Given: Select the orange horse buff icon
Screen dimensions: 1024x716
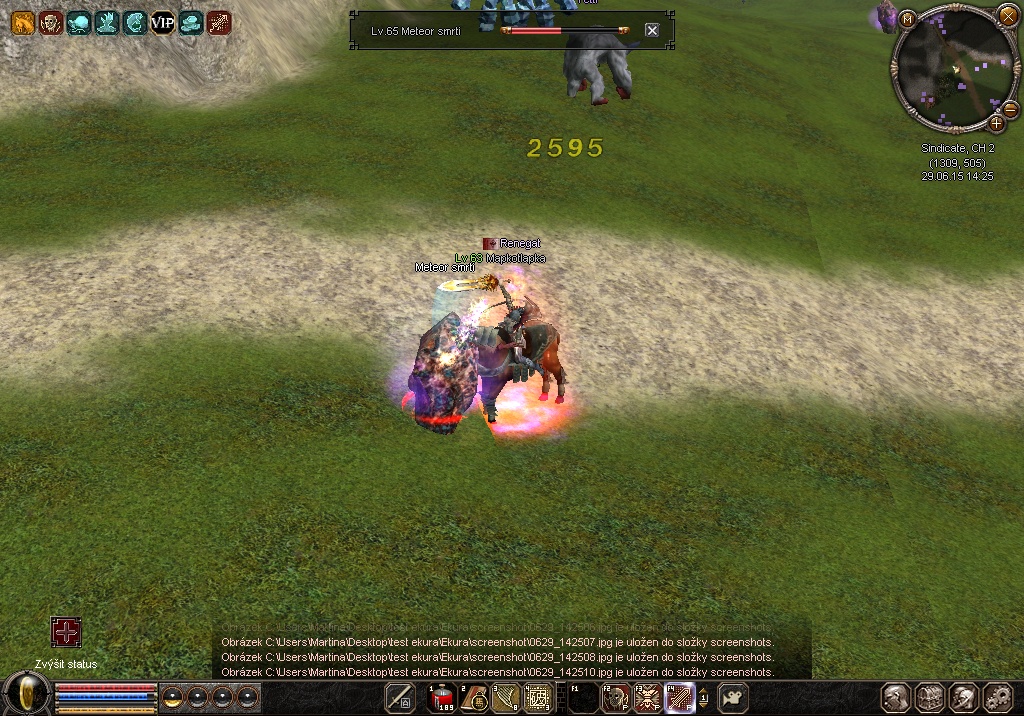Looking at the screenshot, I should point(23,23).
